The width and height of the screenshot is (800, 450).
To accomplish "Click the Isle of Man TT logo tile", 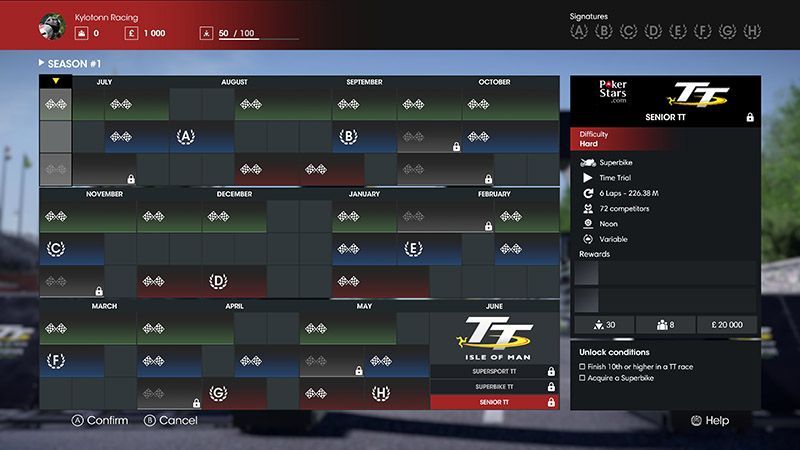I will (x=494, y=338).
